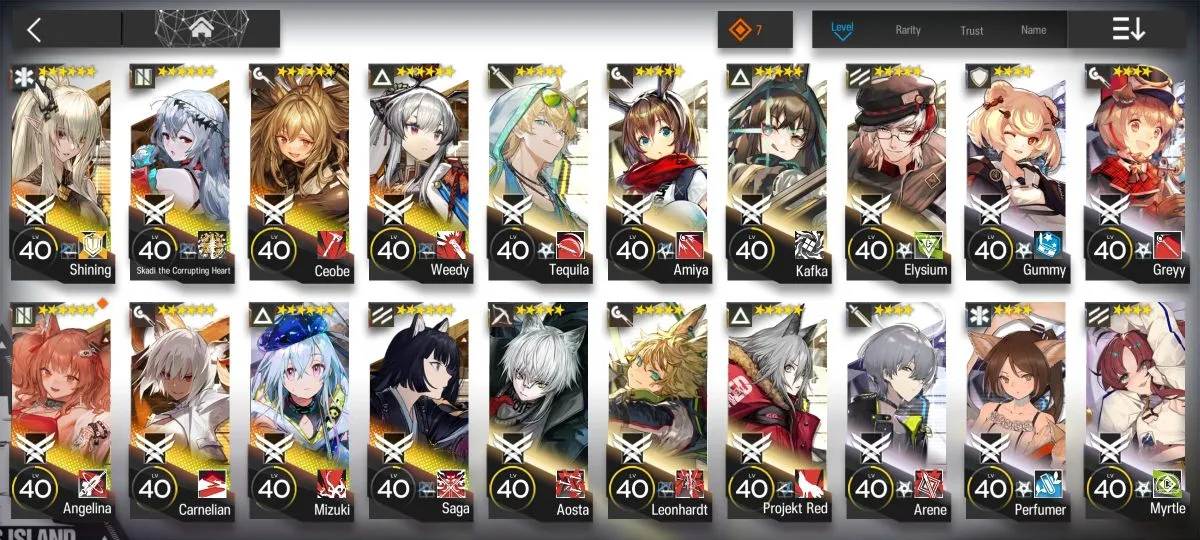Open the home navigation menu

[x=200, y=30]
